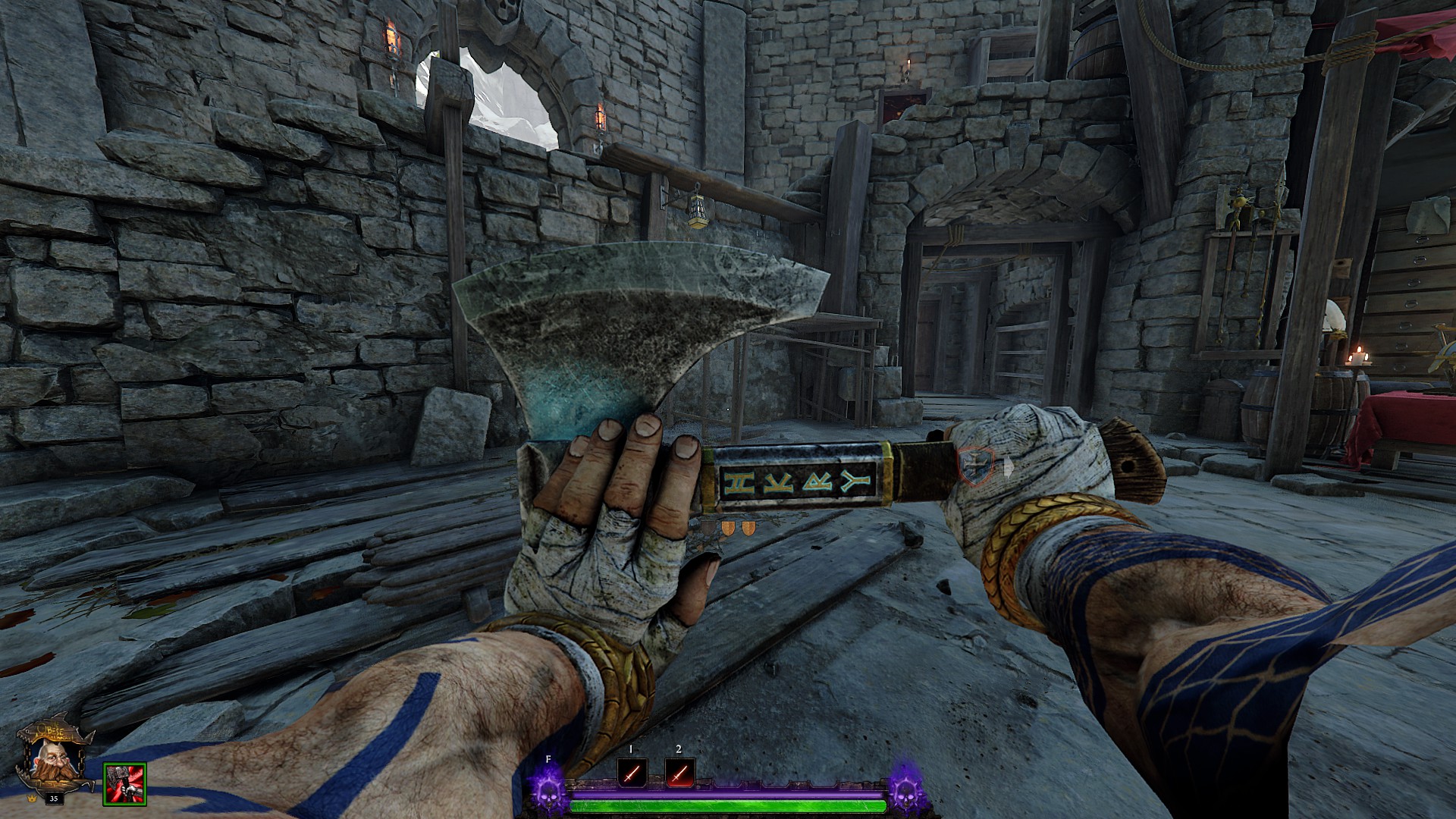Choose weapon slot 1

tap(632, 773)
